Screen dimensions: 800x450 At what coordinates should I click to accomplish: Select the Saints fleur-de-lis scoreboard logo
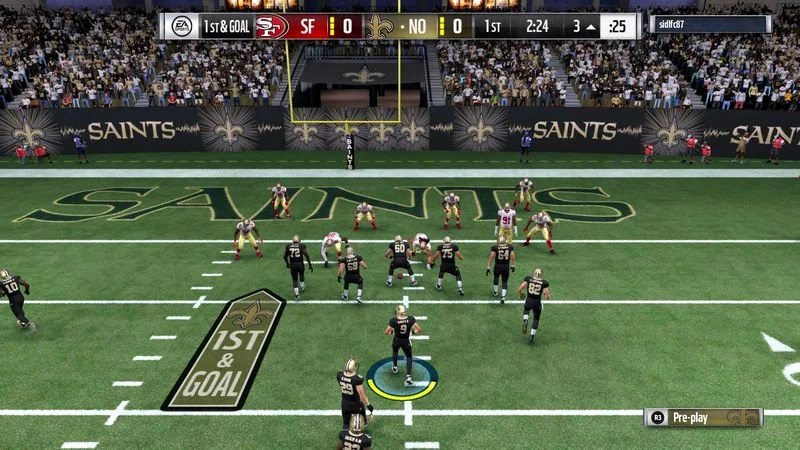point(377,26)
